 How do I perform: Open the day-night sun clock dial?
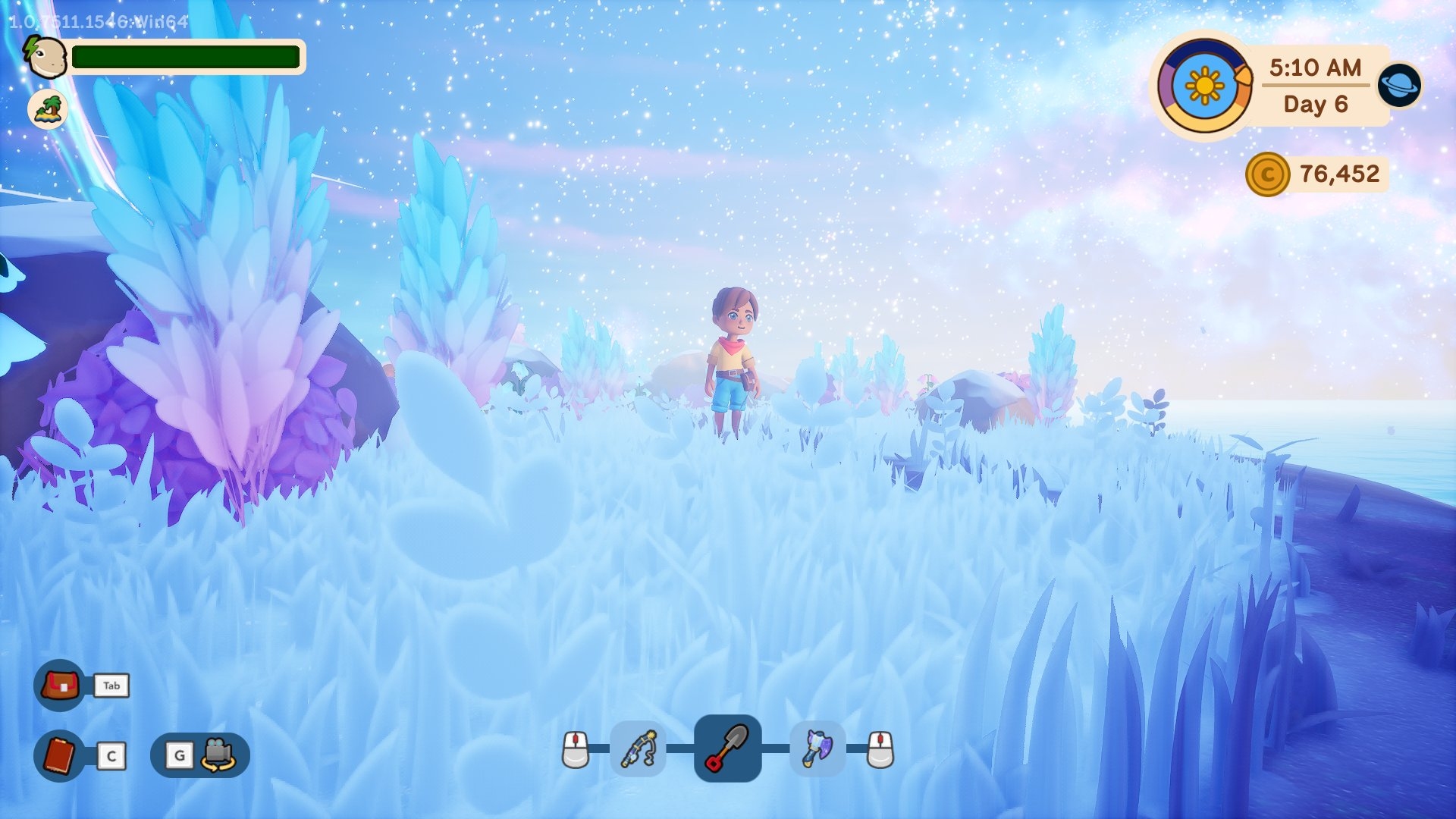[1204, 86]
